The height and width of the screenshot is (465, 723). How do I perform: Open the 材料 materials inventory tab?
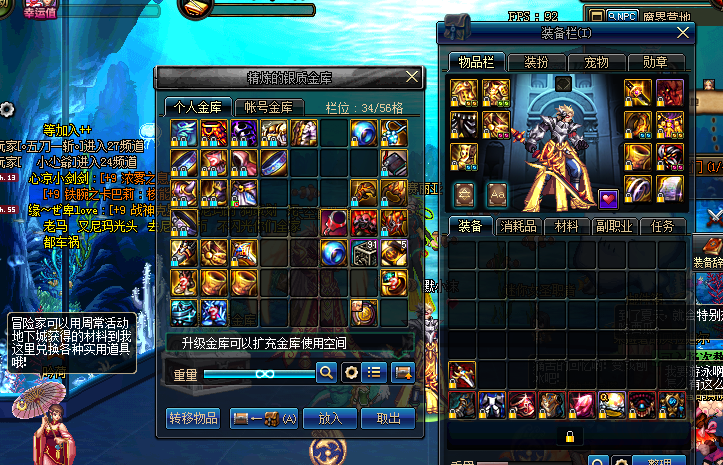click(568, 227)
